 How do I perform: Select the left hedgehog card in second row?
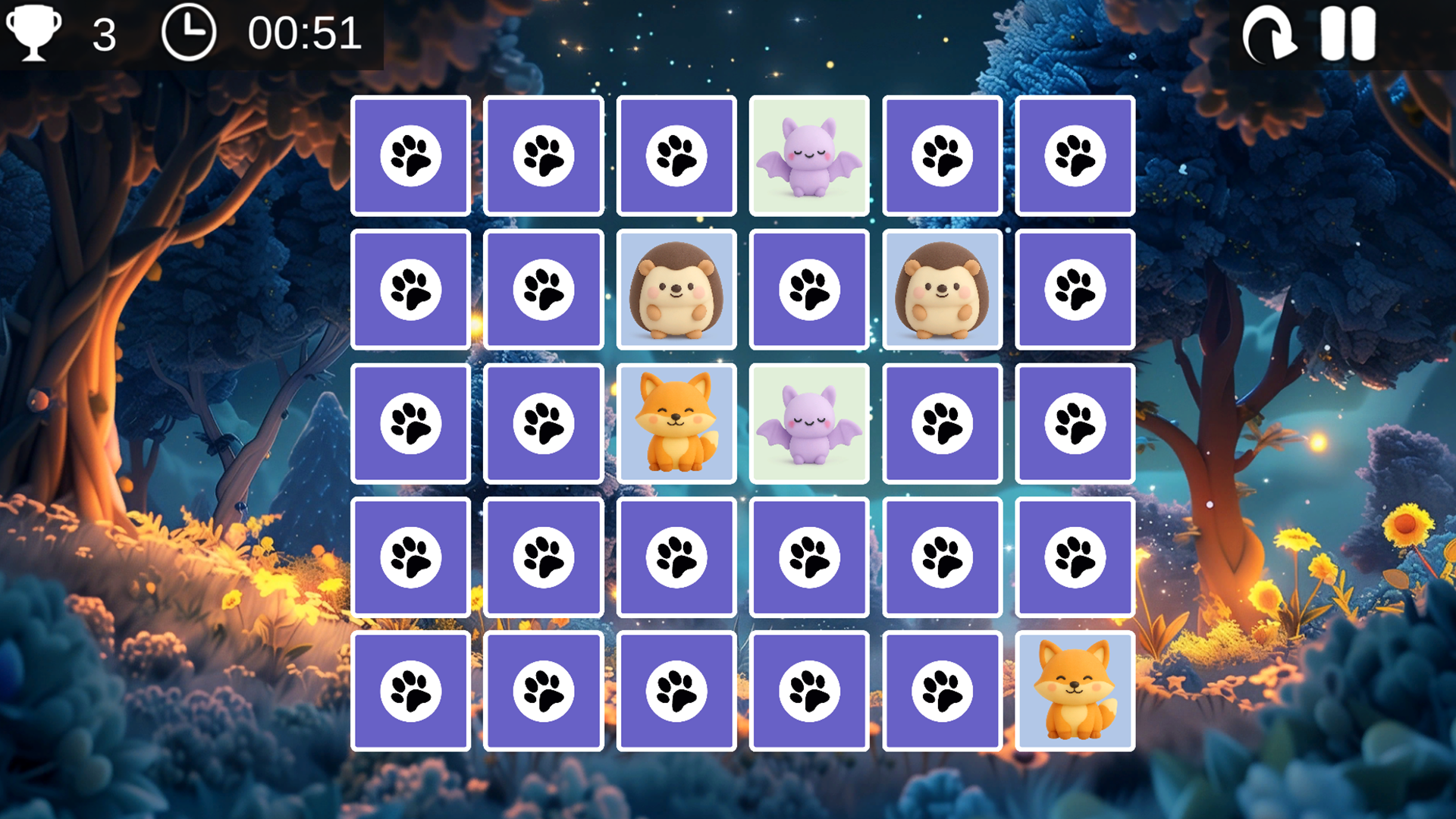676,290
